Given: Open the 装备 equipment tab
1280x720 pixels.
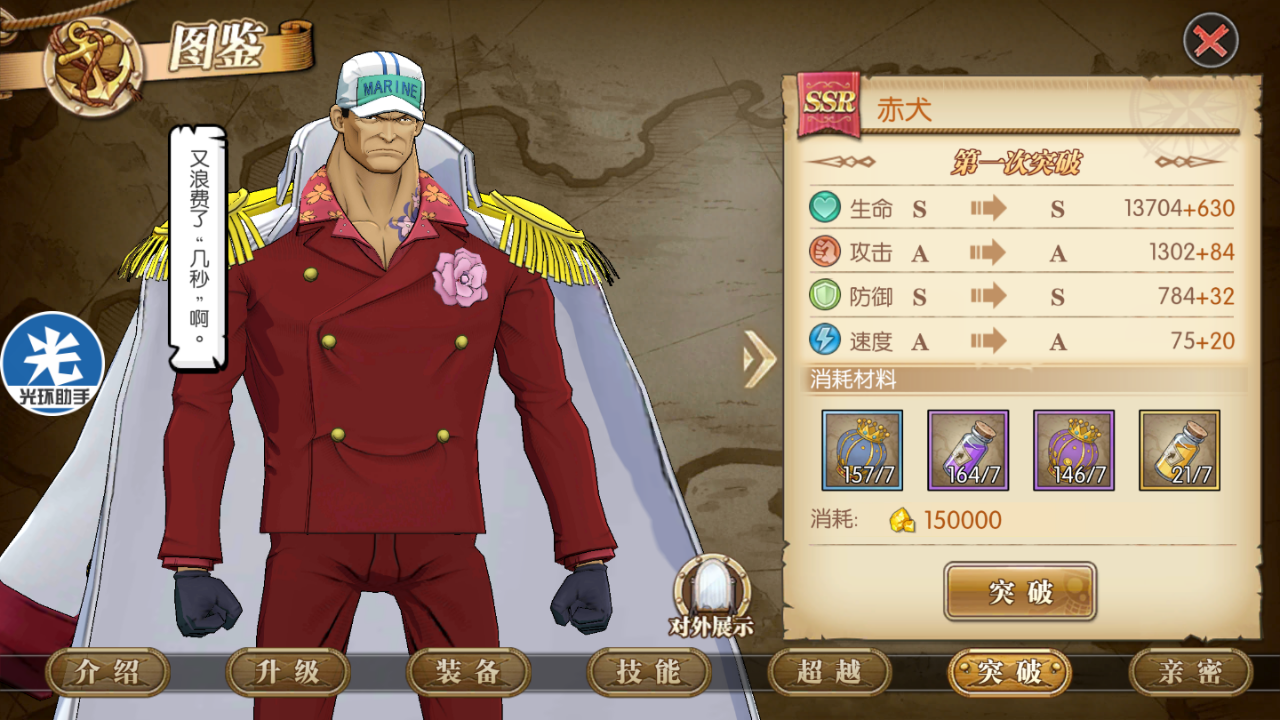Looking at the screenshot, I should (x=468, y=672).
